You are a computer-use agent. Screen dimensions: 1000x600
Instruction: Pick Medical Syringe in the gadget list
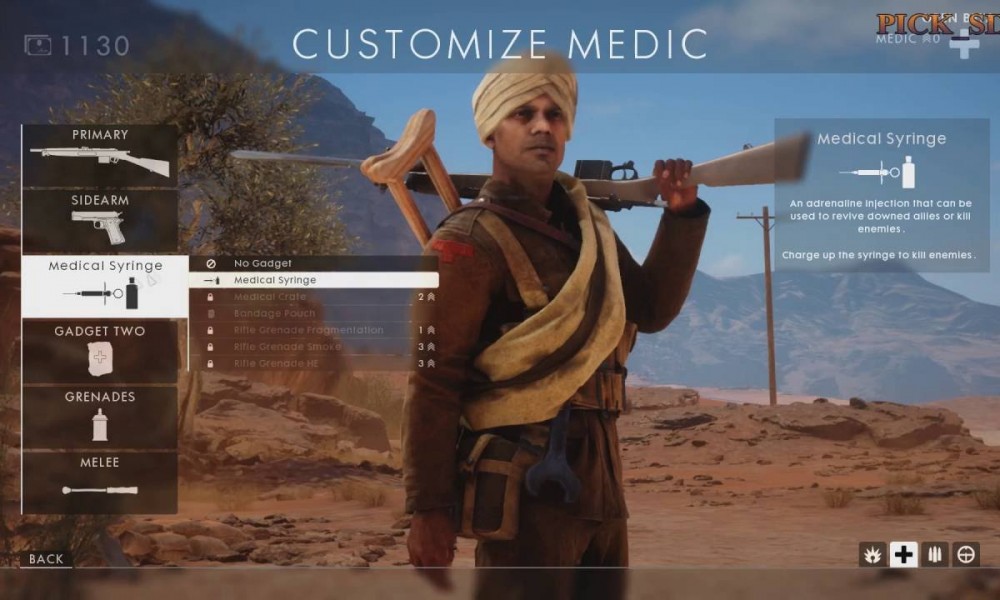pos(313,281)
